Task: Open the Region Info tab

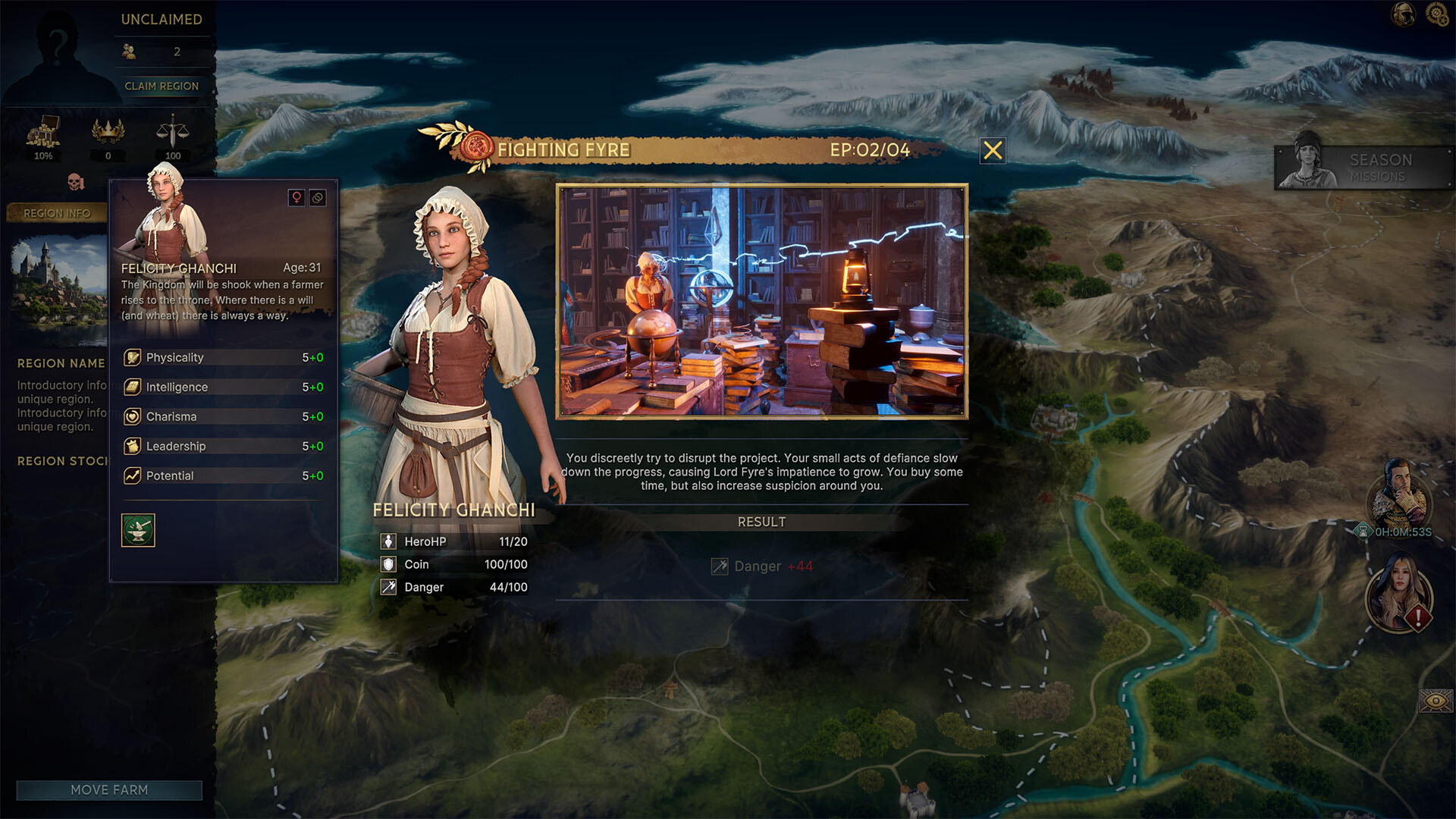Action: coord(57,213)
